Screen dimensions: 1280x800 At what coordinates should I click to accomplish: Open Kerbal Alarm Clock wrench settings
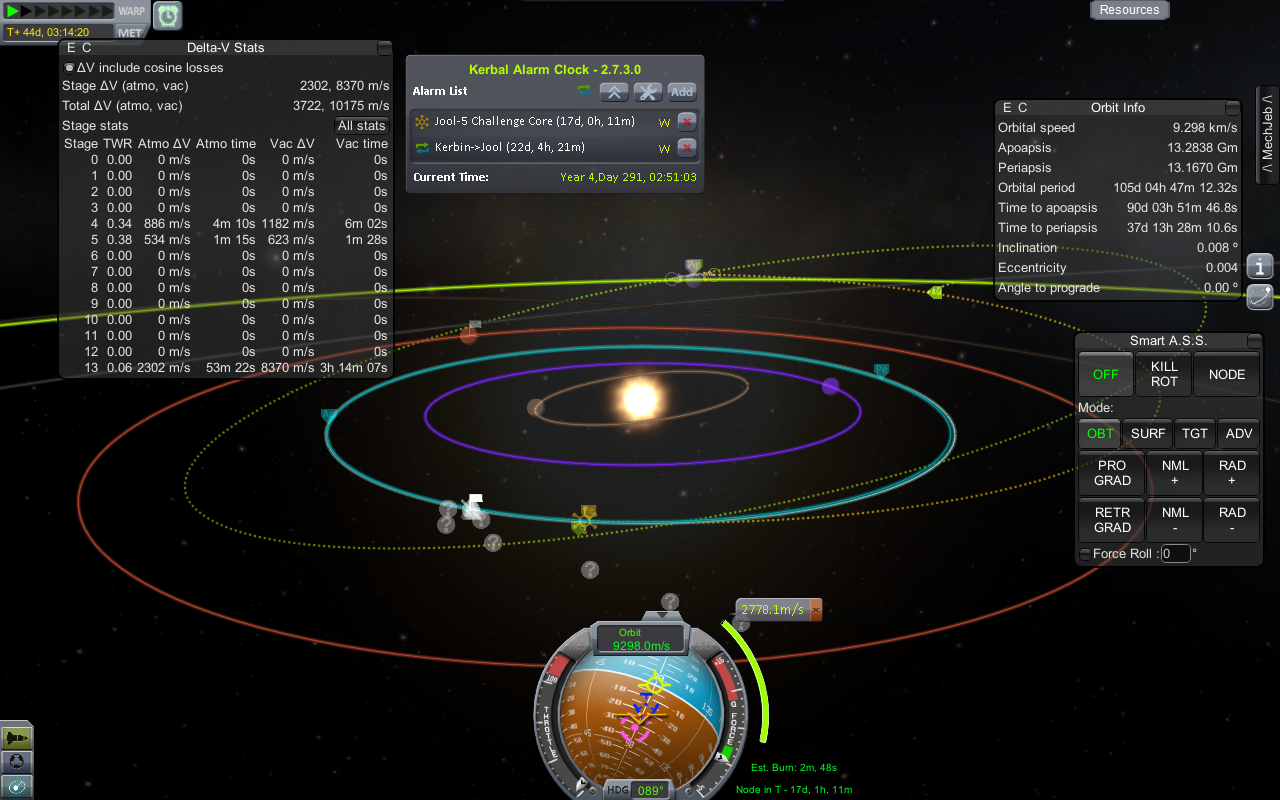(648, 92)
